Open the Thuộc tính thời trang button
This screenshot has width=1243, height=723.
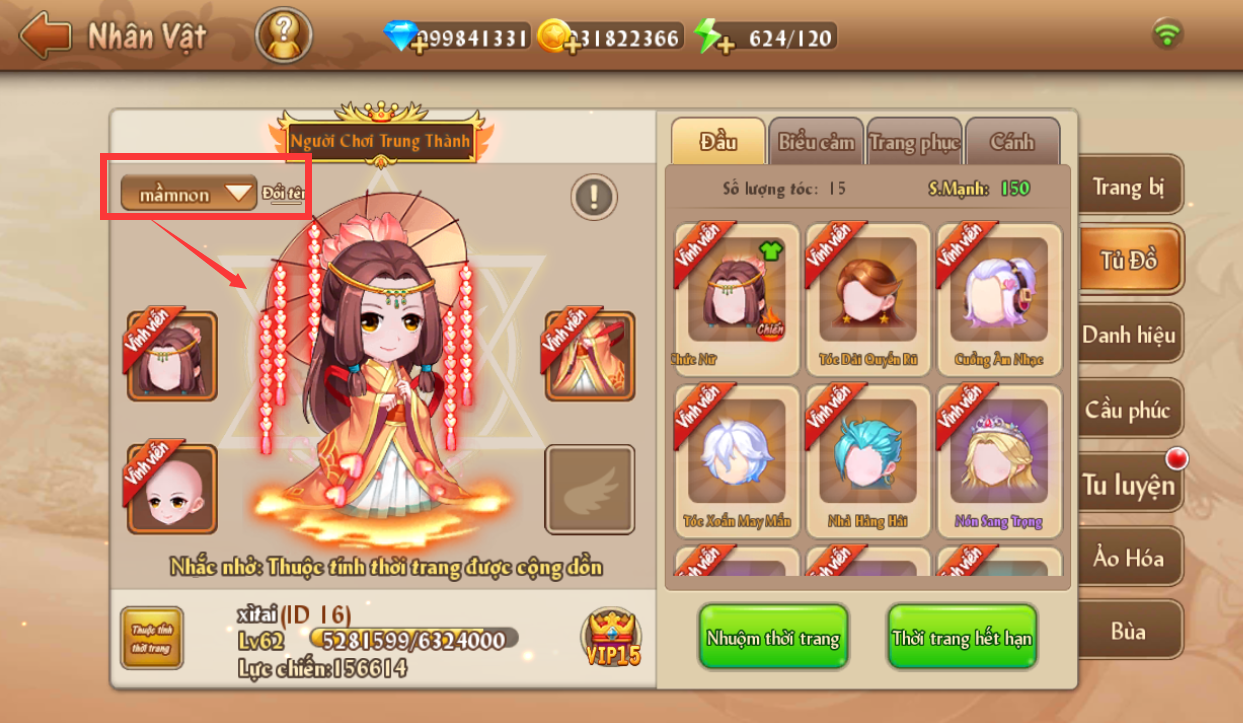[151, 638]
